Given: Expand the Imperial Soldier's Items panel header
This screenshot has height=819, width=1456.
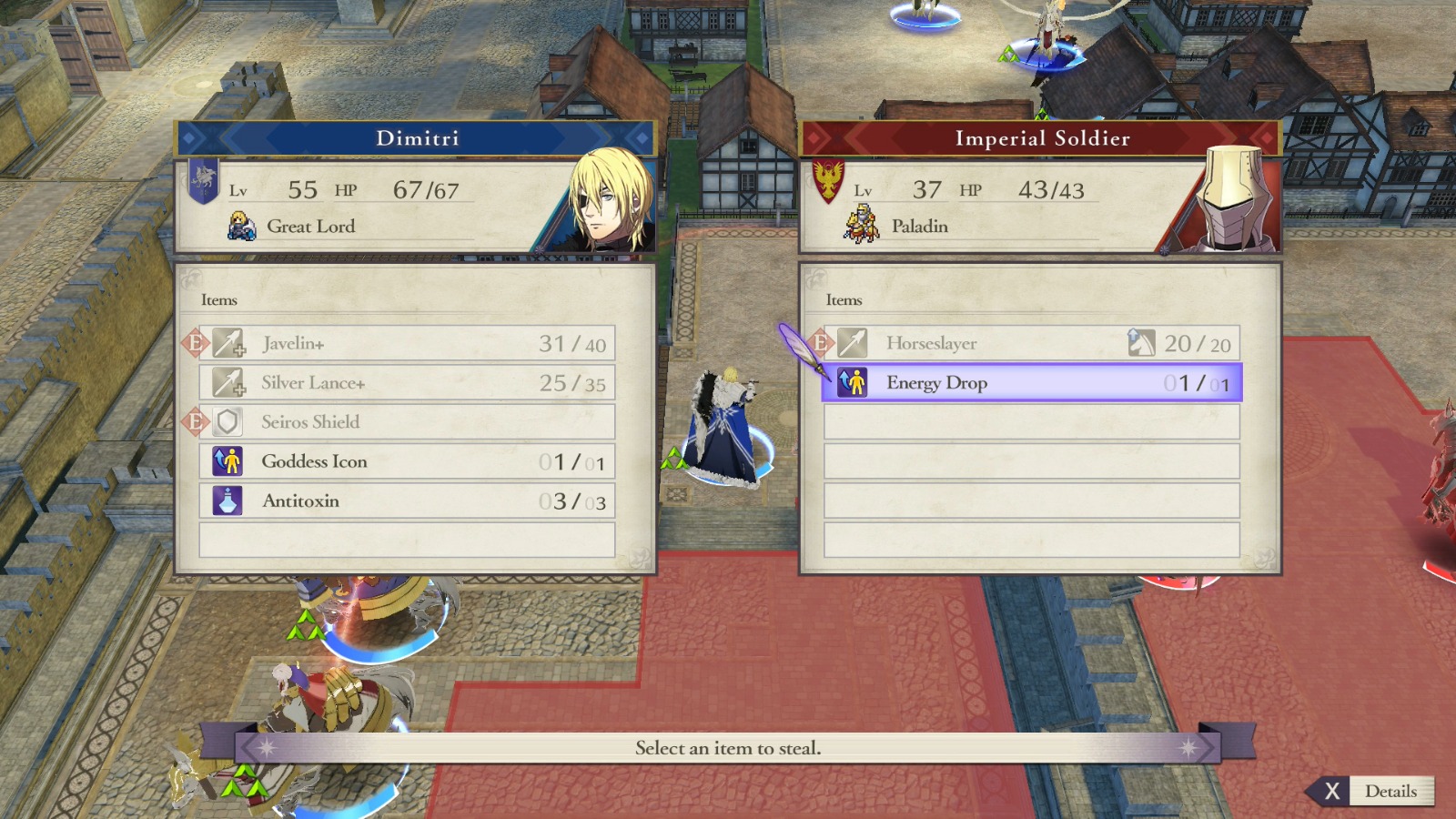Looking at the screenshot, I should 841,299.
